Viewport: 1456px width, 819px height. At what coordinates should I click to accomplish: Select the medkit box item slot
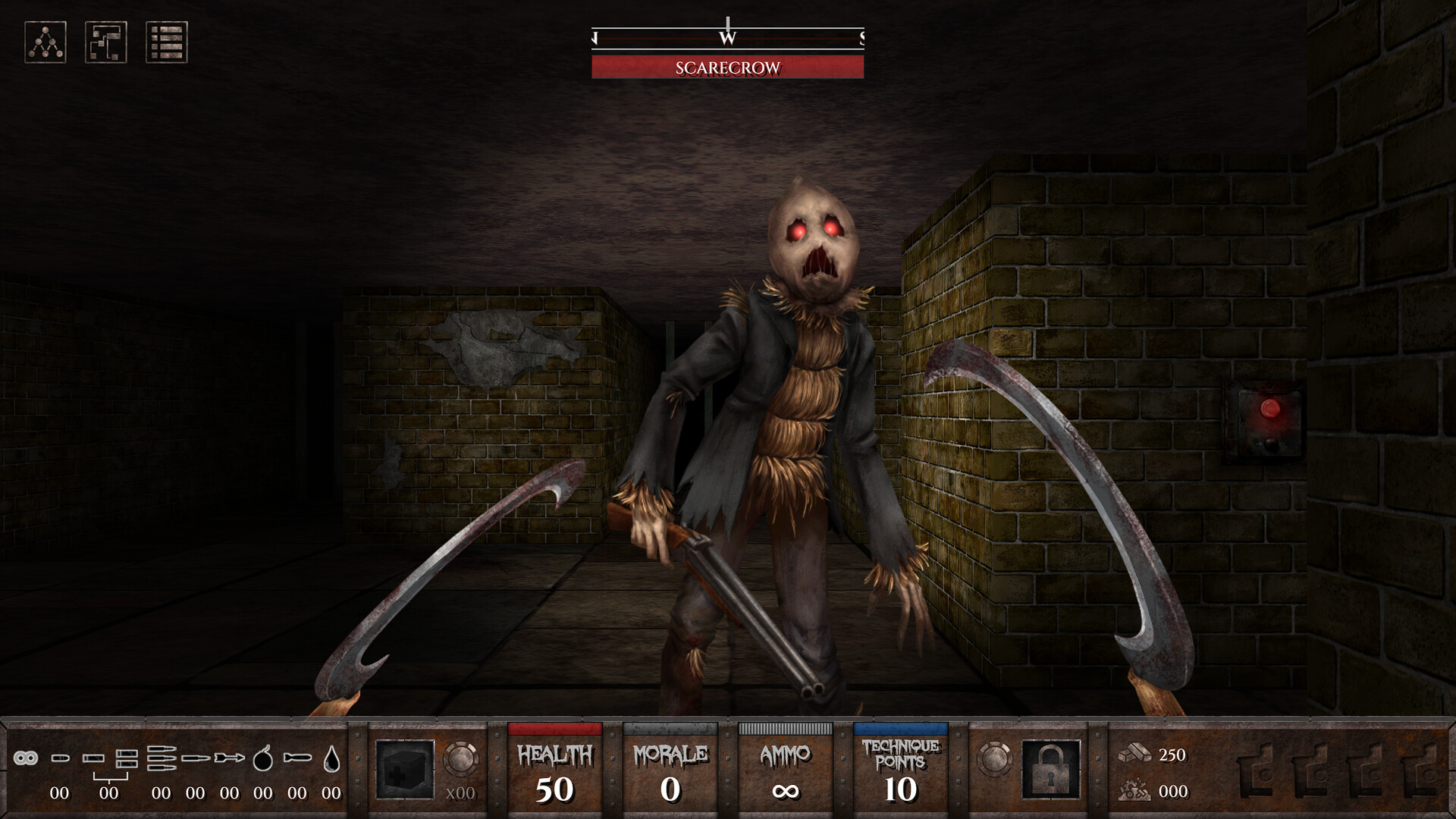(405, 769)
